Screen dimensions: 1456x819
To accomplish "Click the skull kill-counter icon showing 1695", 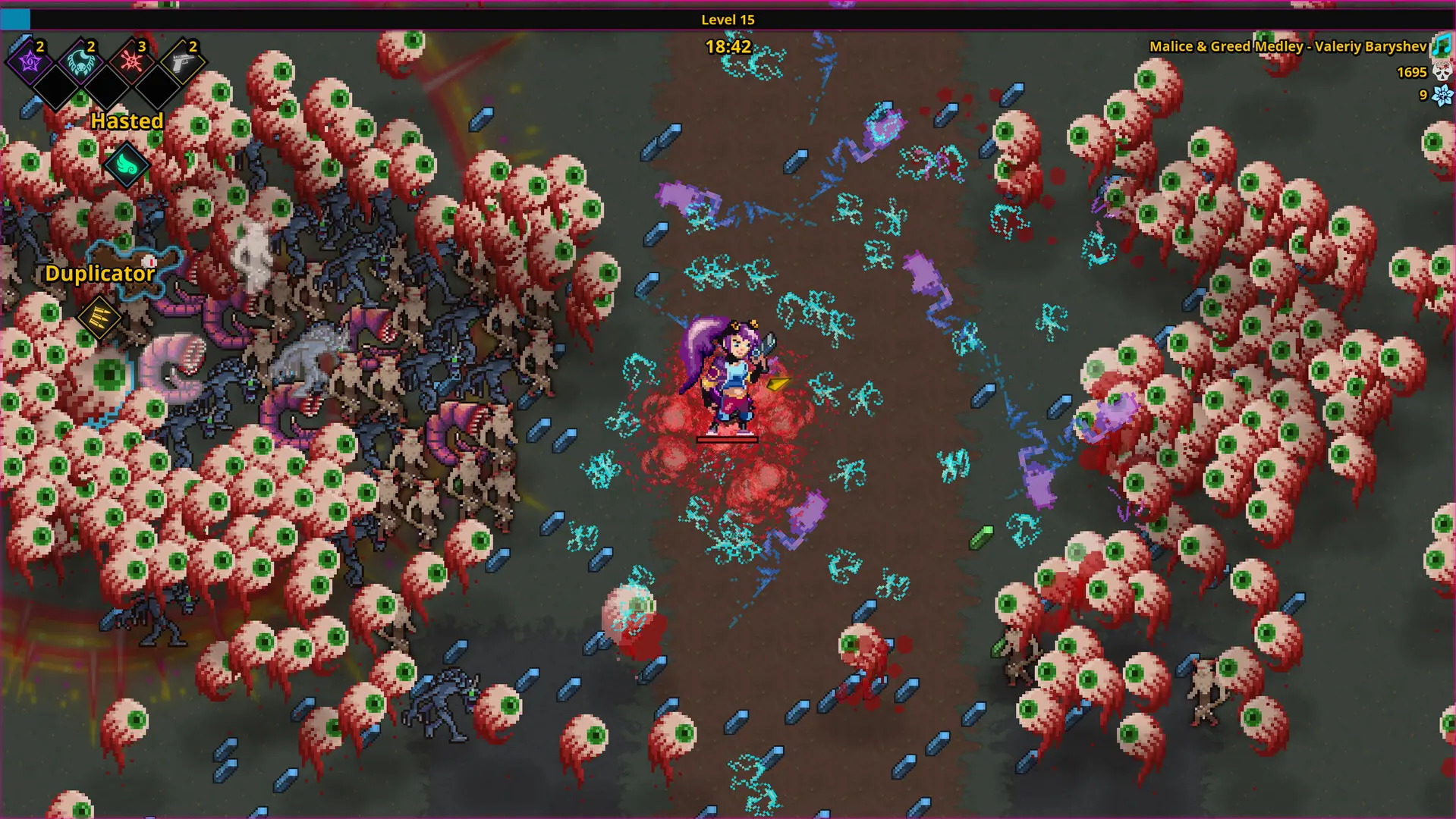I will click(1443, 73).
